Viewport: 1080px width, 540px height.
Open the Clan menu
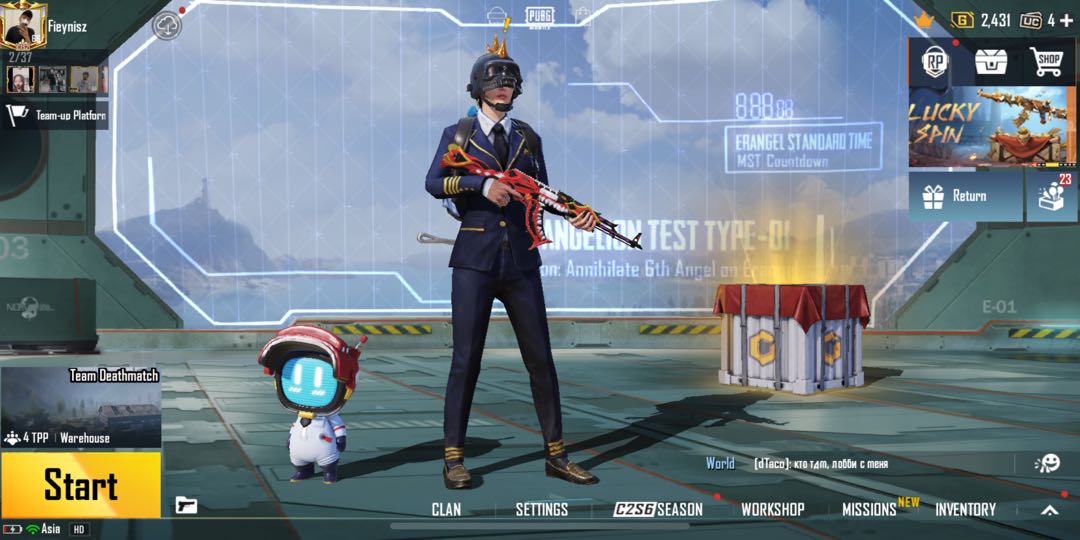(x=446, y=509)
